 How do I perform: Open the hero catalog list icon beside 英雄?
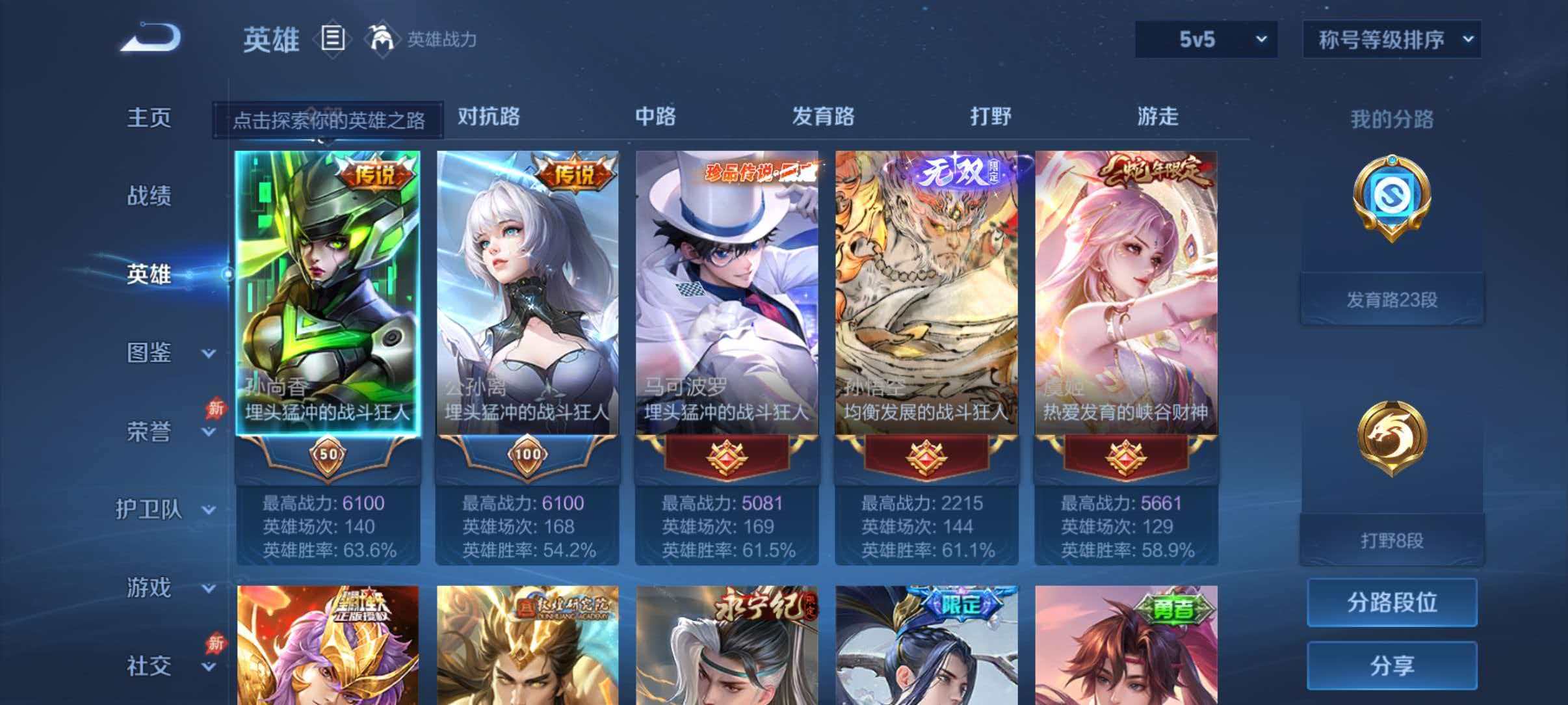pos(333,39)
